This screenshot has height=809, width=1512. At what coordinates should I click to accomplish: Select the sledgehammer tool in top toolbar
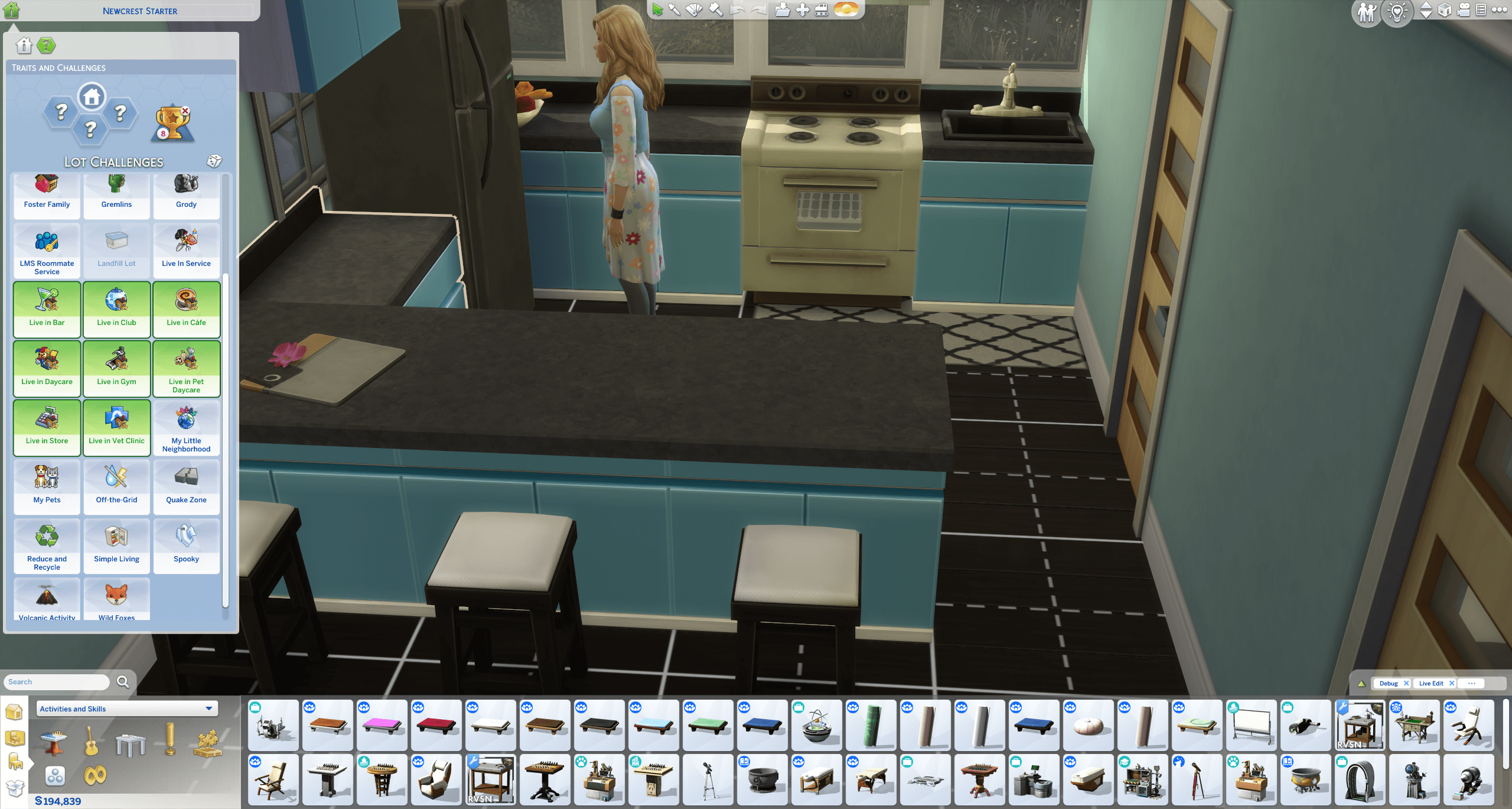click(x=716, y=10)
